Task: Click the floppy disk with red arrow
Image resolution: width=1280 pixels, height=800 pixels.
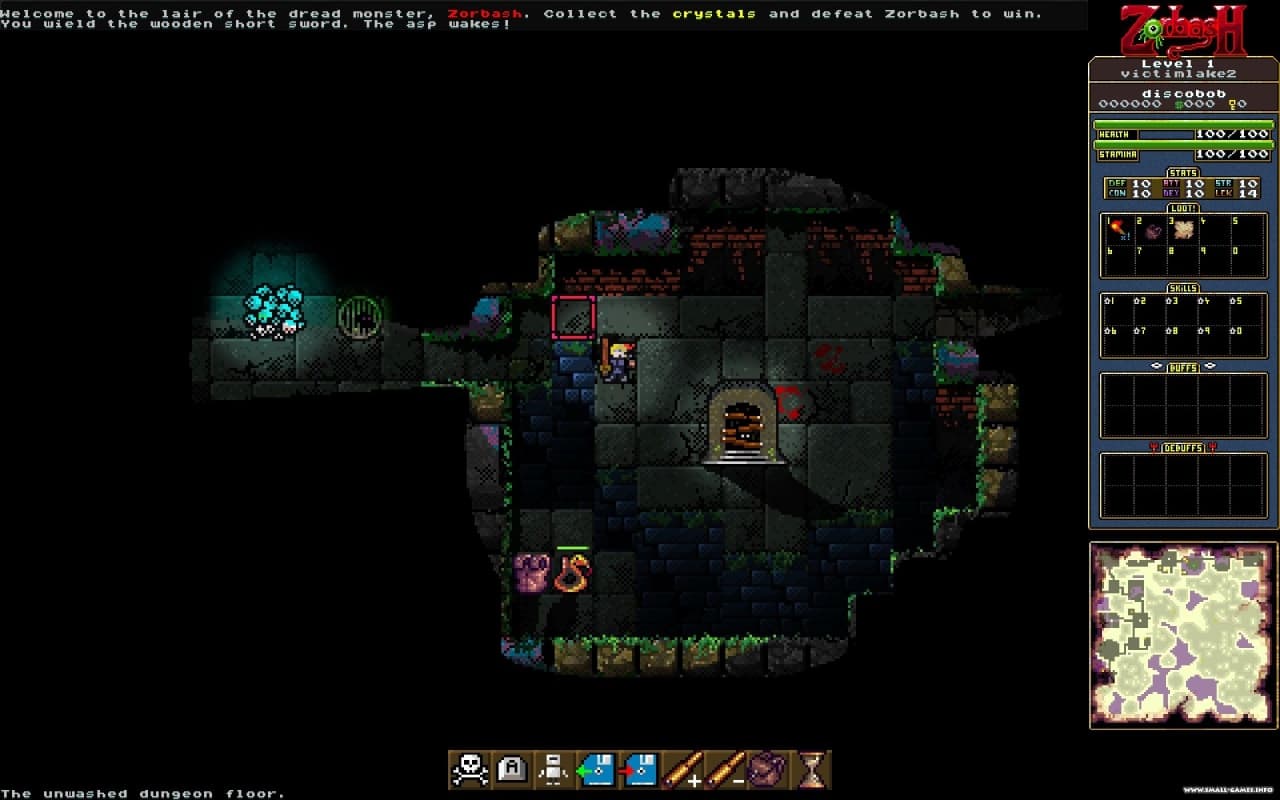Action: coord(638,769)
